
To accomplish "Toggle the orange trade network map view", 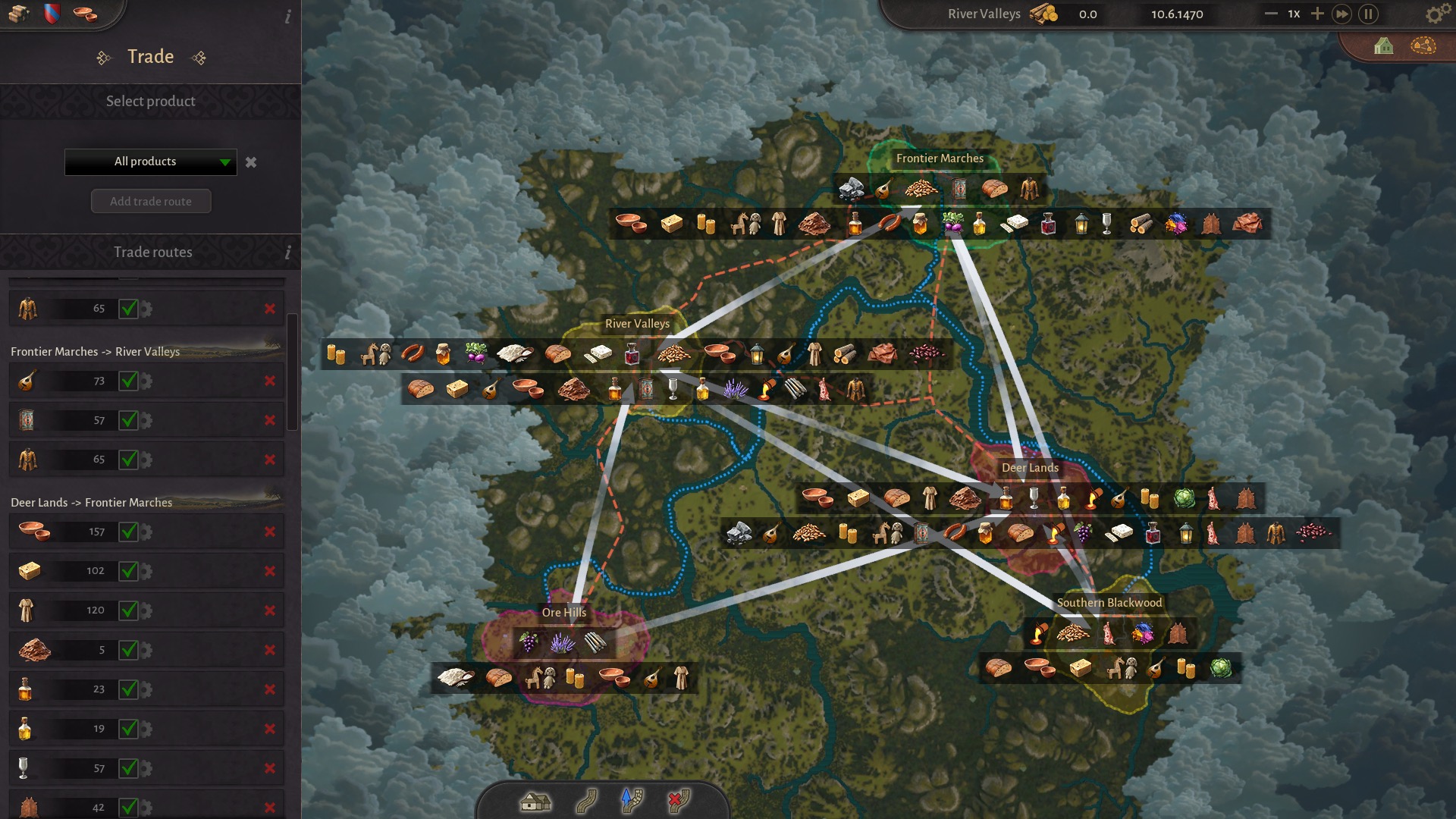I will click(1423, 46).
